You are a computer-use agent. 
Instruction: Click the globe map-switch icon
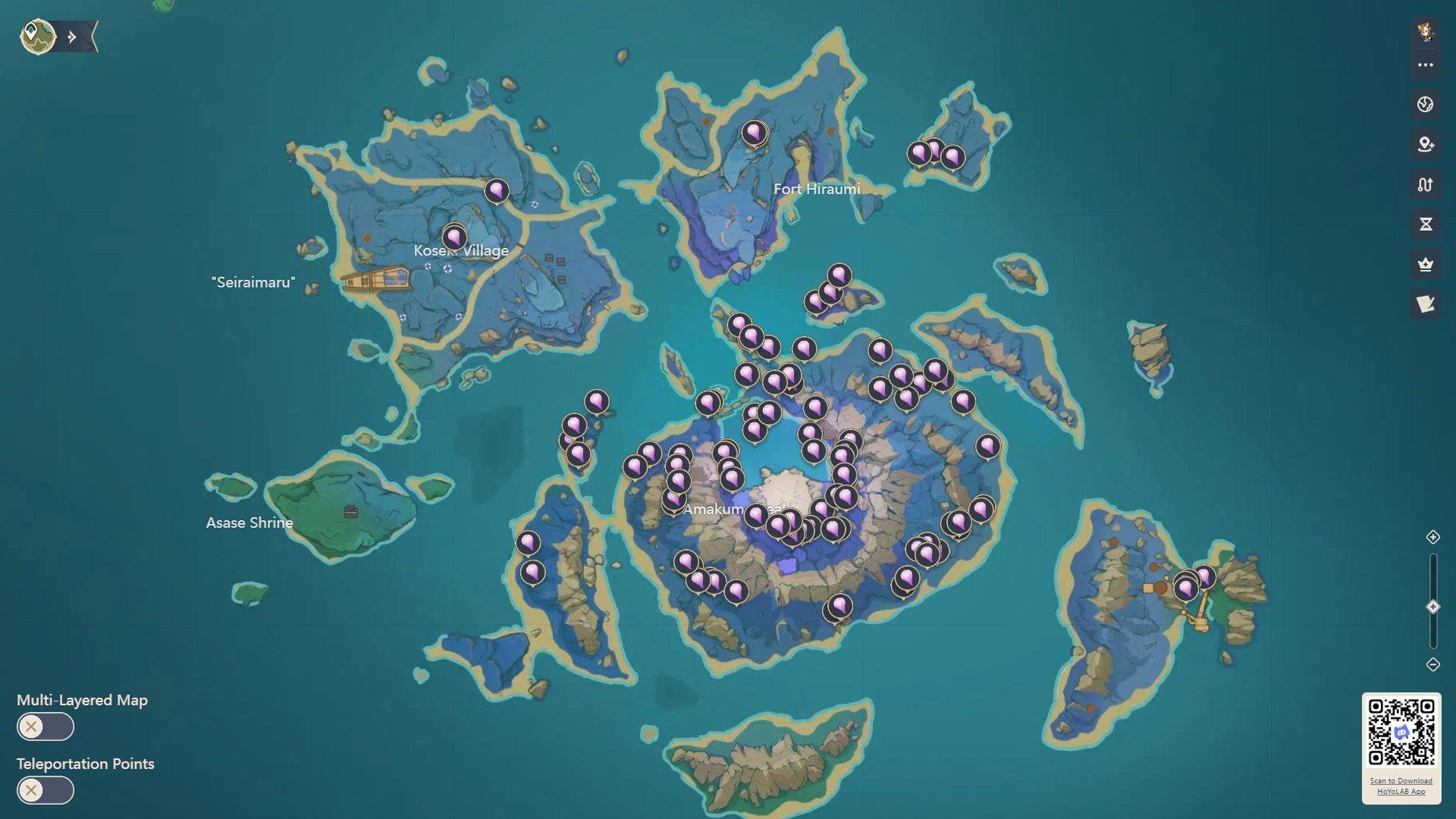click(1425, 105)
